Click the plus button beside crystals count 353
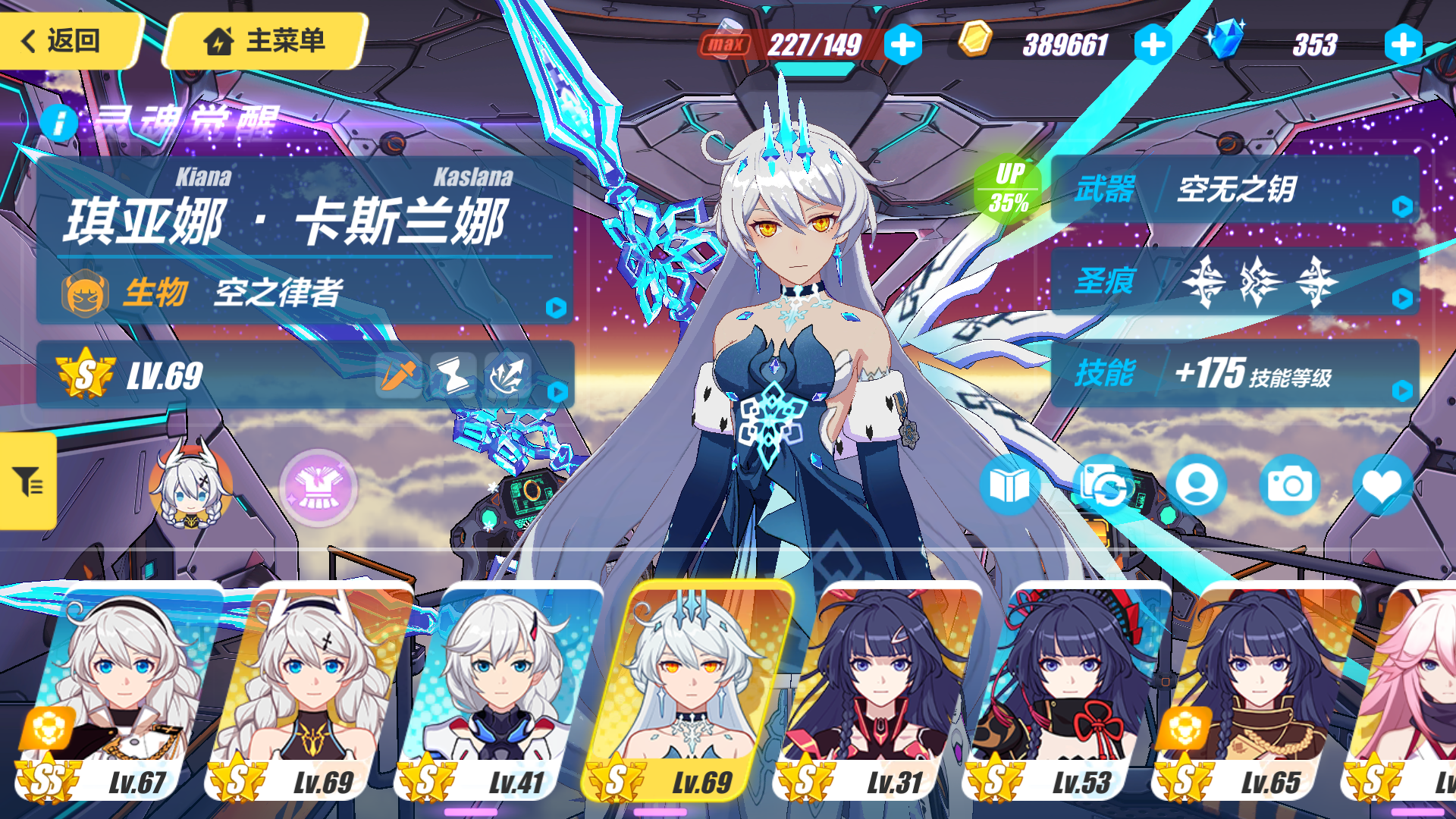 coord(1402,45)
